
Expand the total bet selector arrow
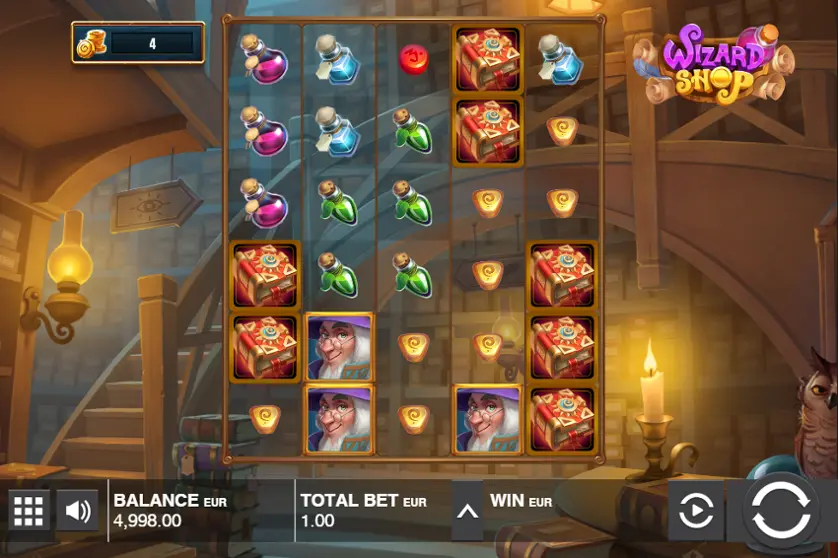point(467,511)
